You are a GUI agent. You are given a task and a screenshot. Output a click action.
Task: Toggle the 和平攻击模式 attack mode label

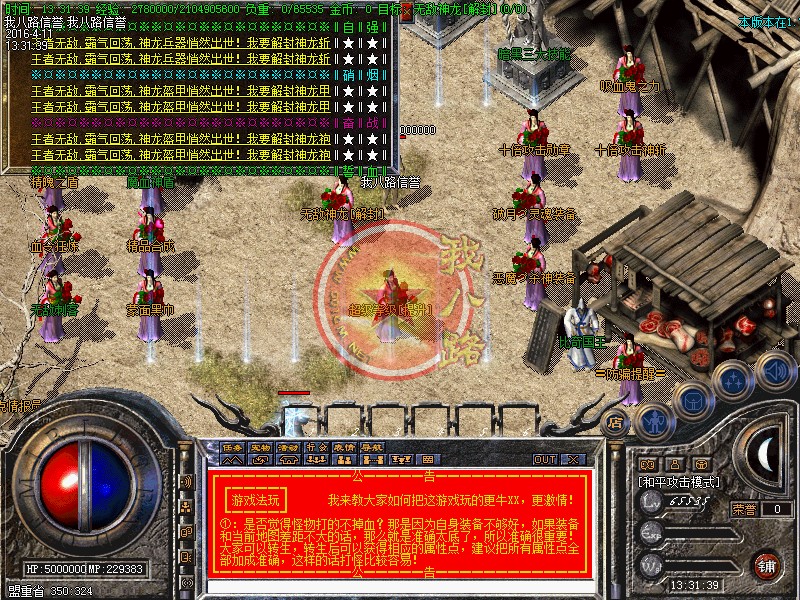click(x=679, y=482)
